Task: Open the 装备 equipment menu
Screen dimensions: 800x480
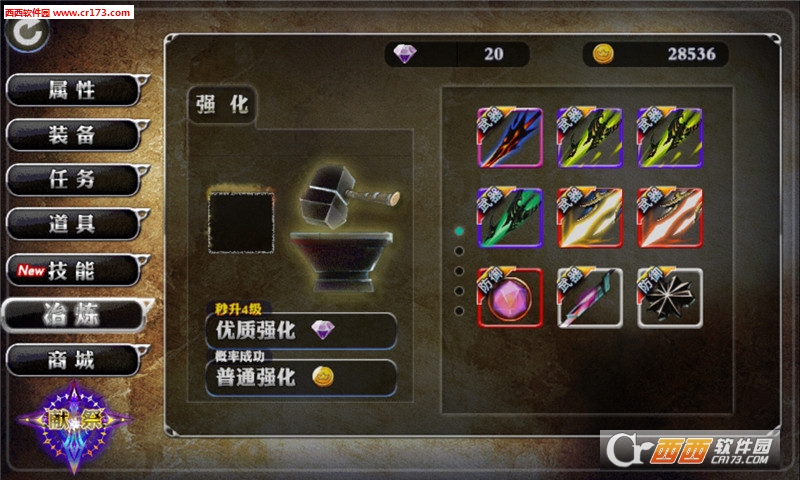Action: [x=73, y=136]
